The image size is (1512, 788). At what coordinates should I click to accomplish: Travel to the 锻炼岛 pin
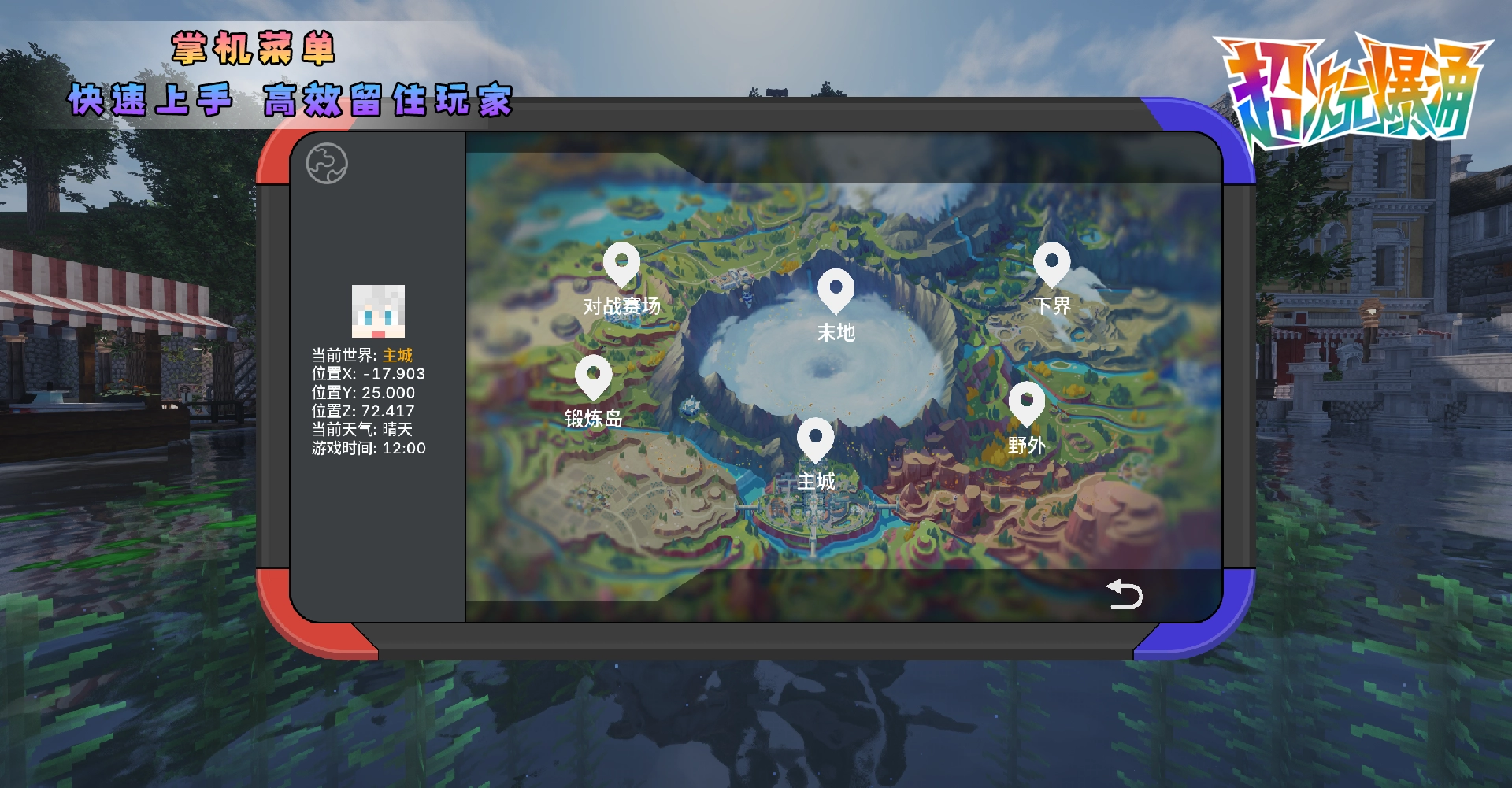pyautogui.click(x=593, y=378)
